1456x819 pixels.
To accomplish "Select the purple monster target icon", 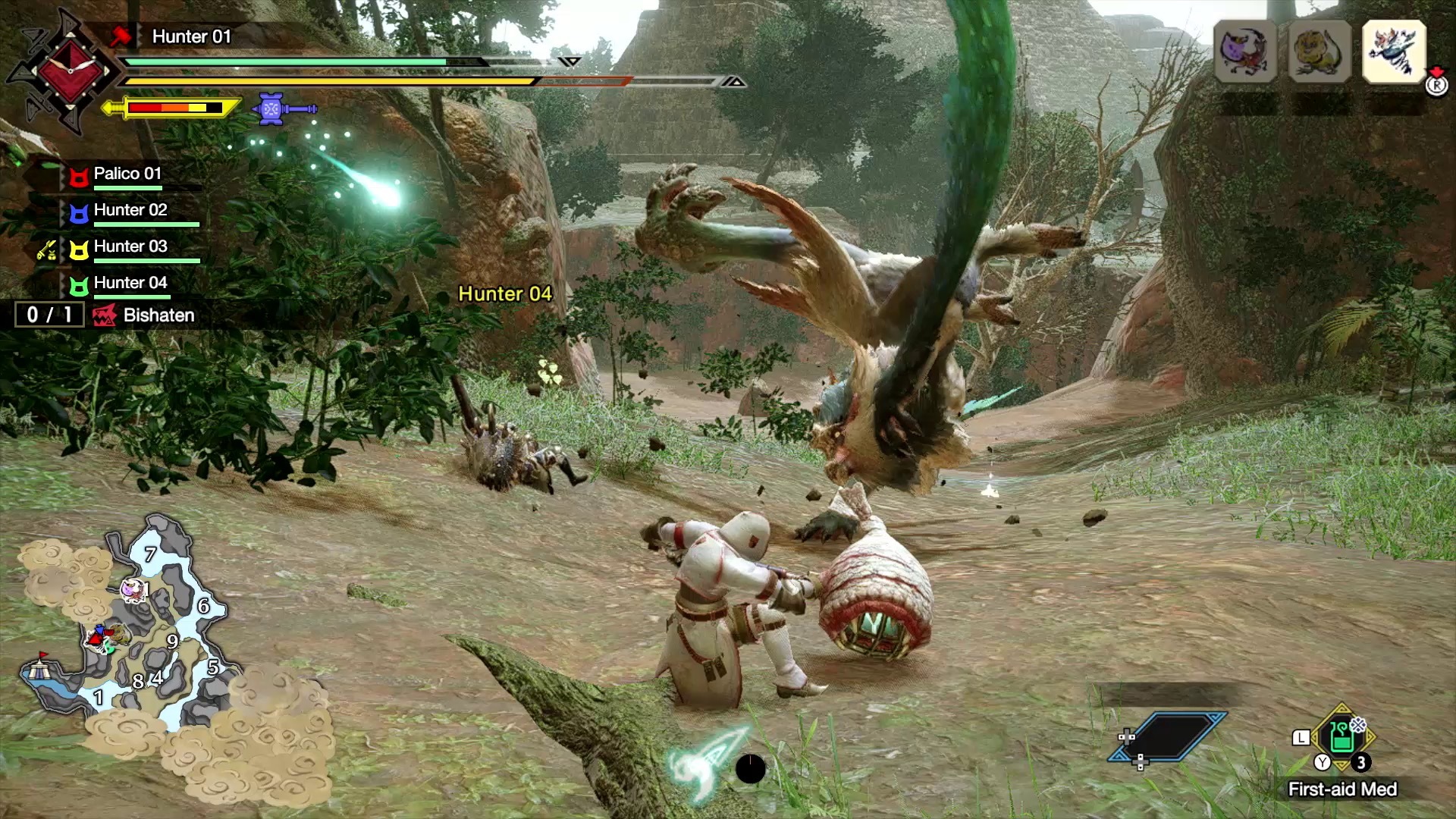I will point(1244,52).
